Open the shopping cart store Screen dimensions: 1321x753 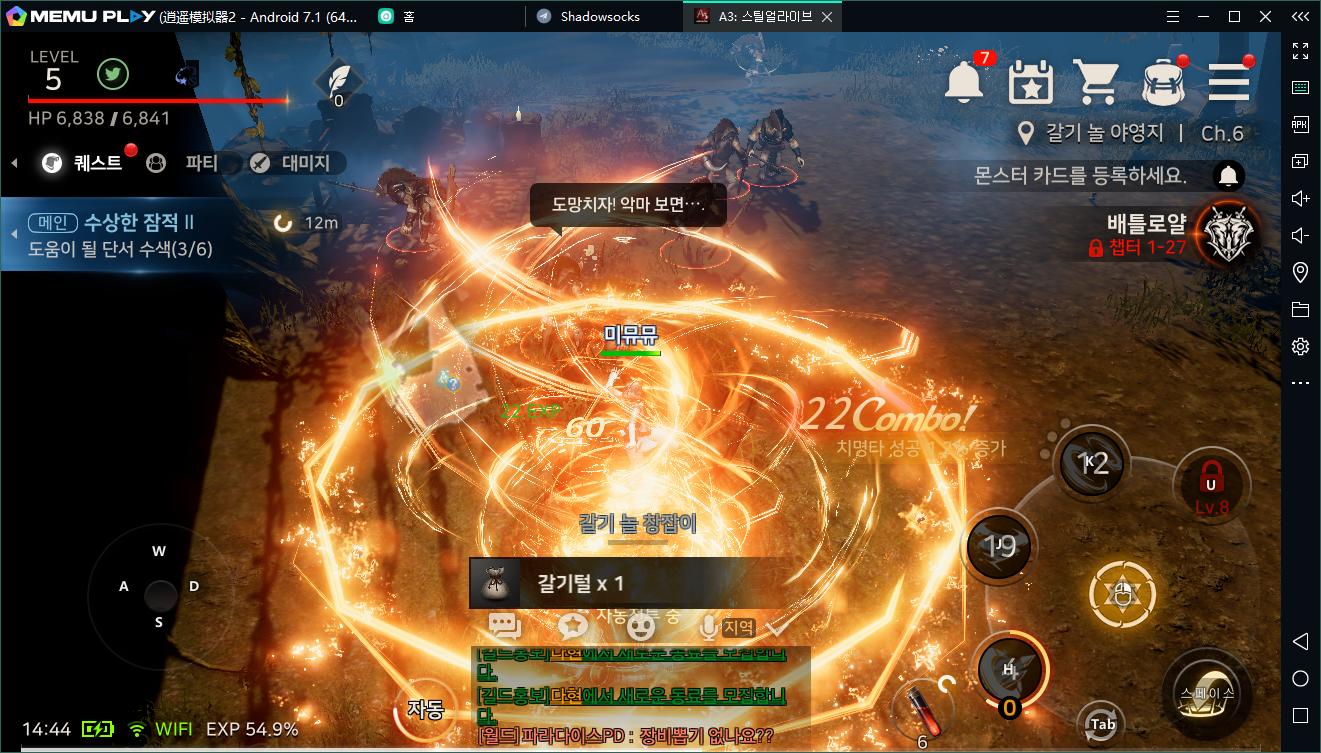1096,82
